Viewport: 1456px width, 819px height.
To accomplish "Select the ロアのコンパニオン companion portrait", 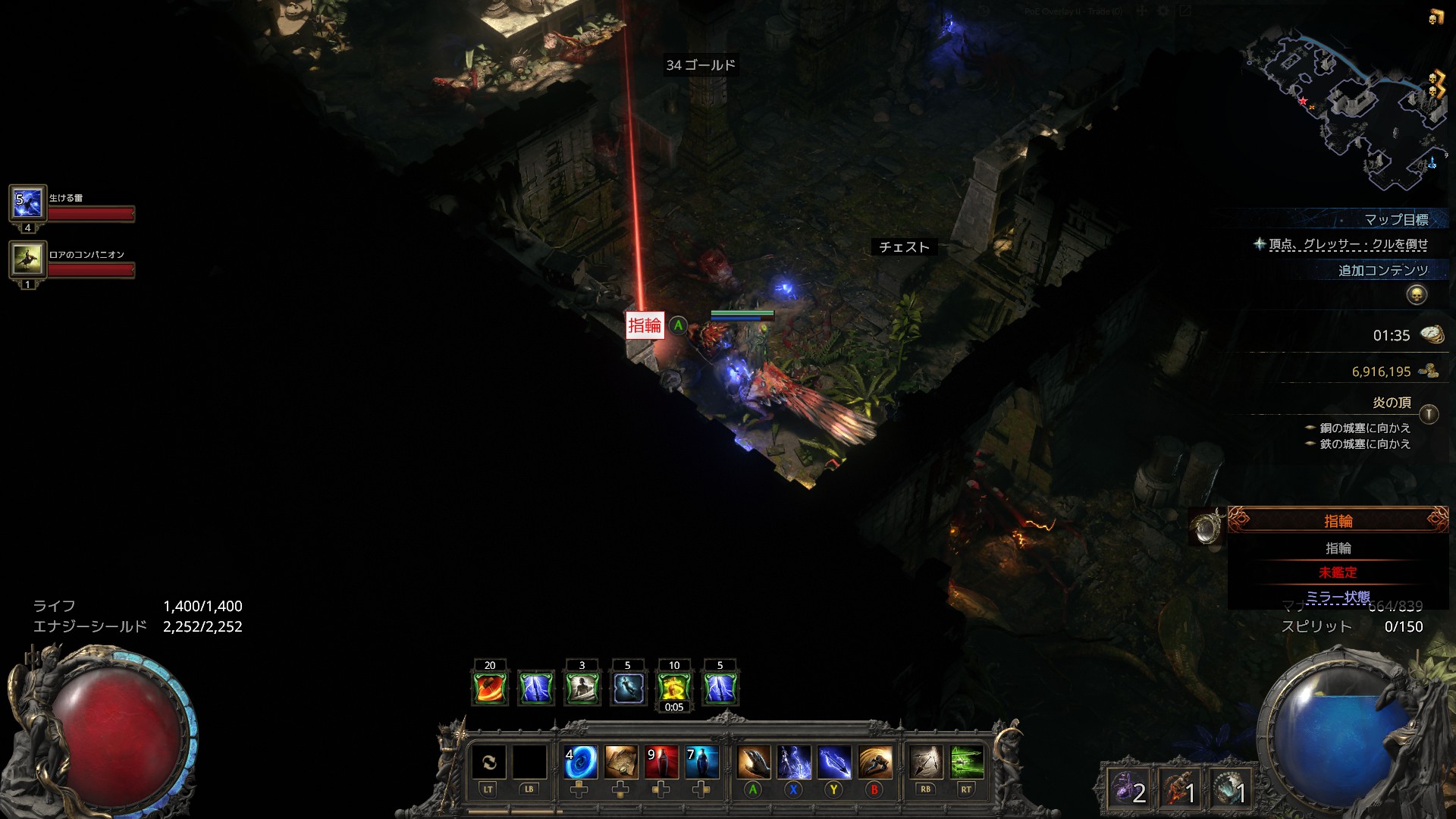I will pos(27,260).
